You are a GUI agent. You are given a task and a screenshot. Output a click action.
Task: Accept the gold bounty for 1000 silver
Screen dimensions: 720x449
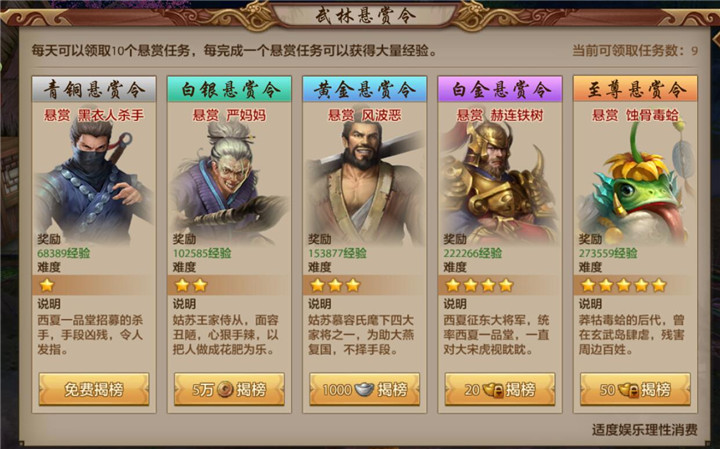(x=364, y=389)
